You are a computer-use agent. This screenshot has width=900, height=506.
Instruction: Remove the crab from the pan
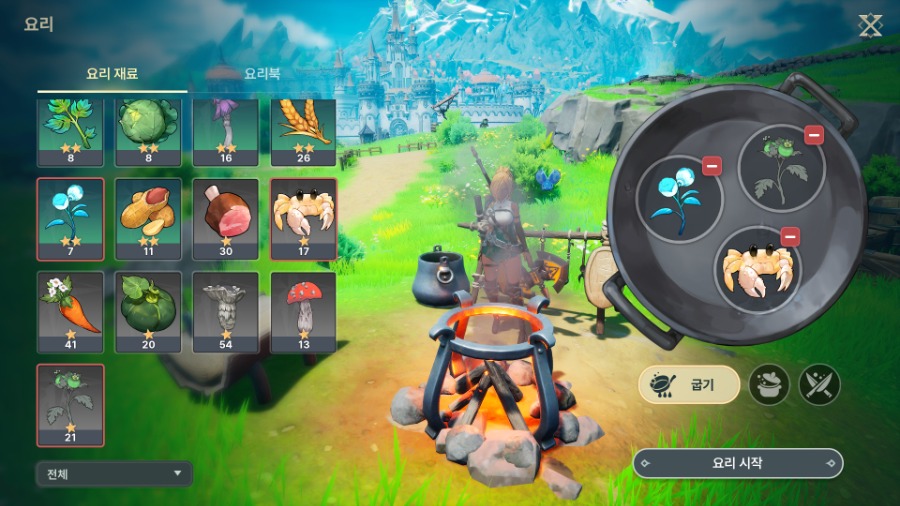coord(790,237)
